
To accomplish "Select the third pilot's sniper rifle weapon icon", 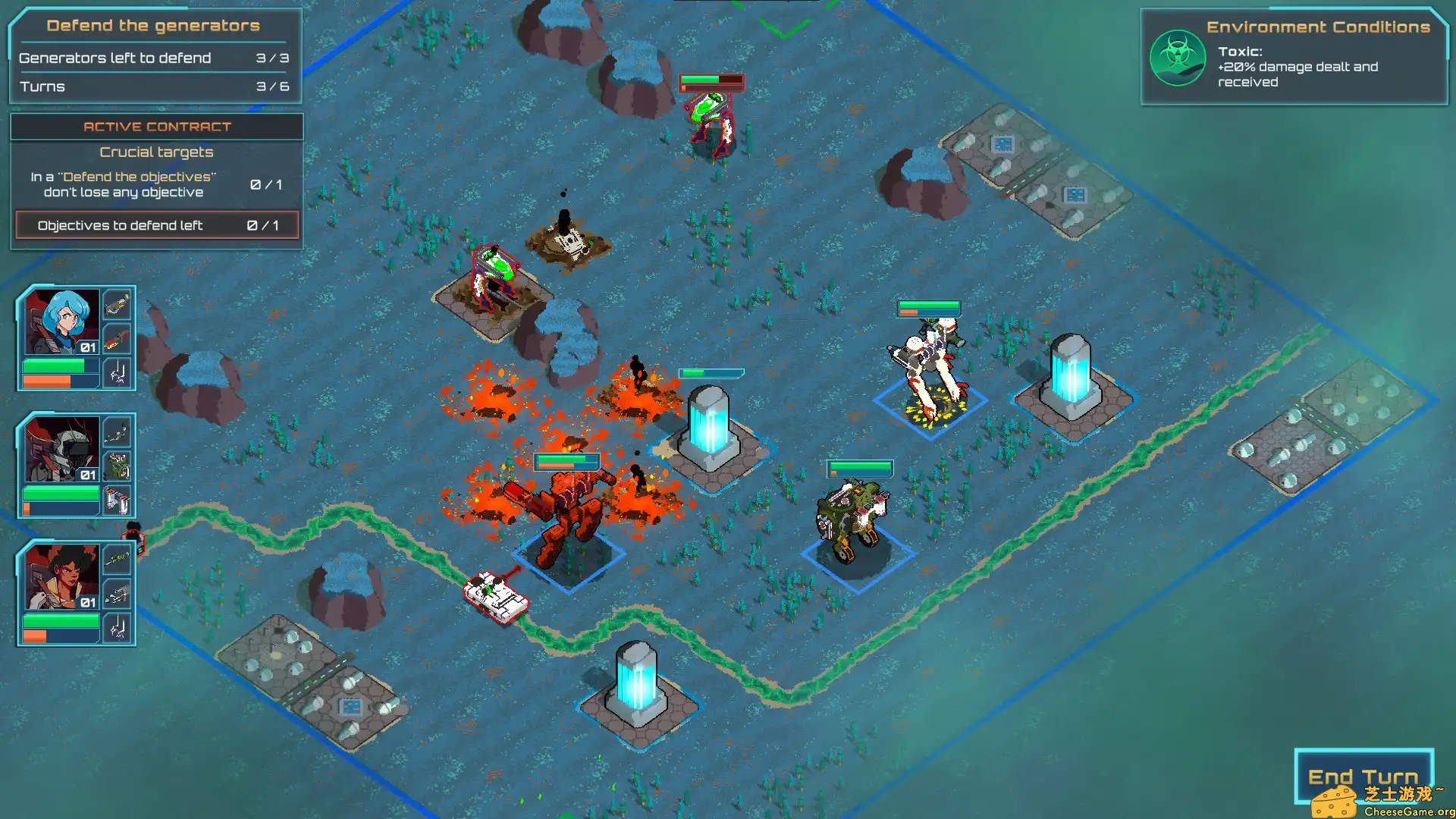I will 116,559.
